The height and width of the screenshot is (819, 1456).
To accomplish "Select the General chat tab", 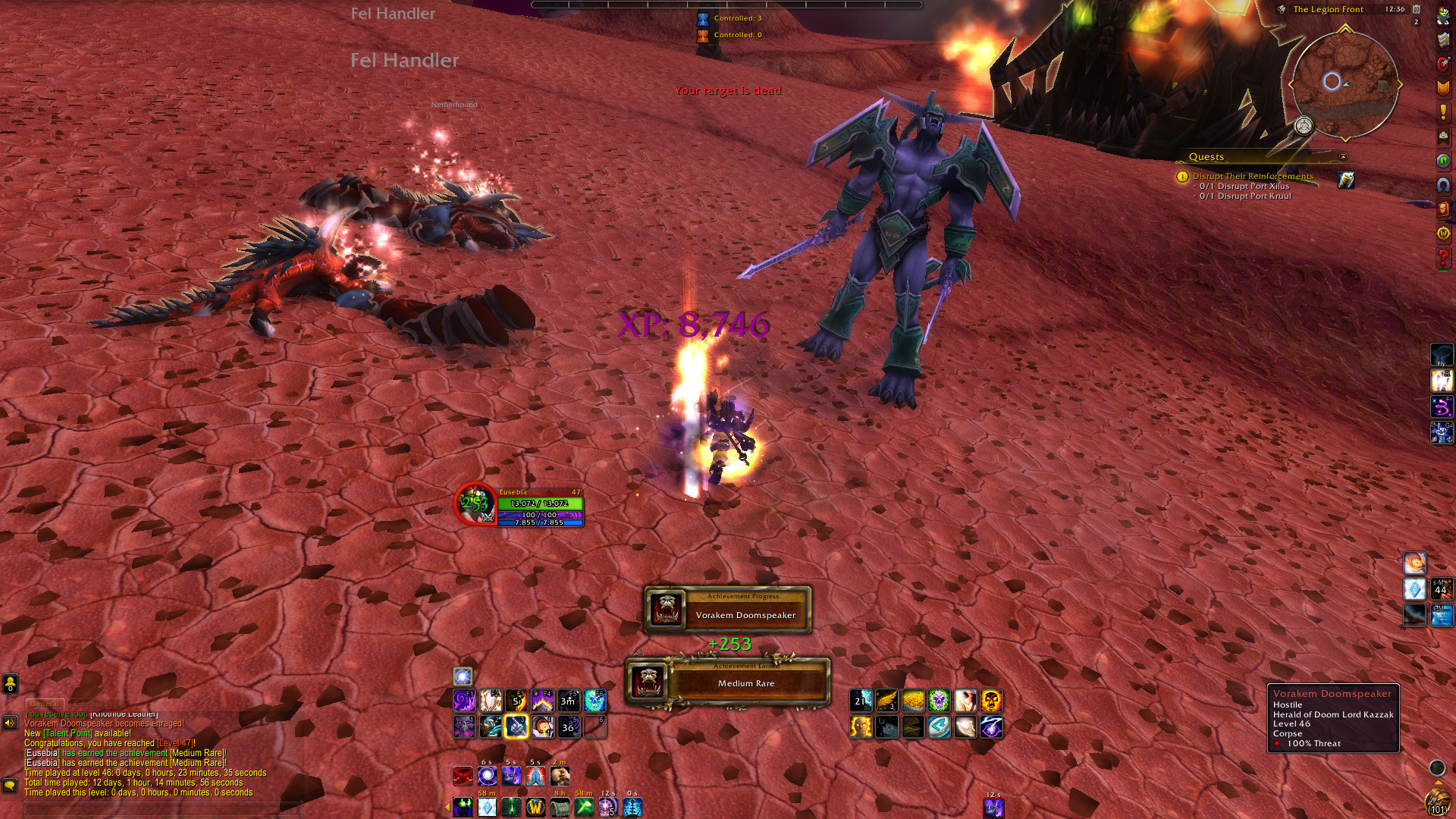I will coord(45,704).
